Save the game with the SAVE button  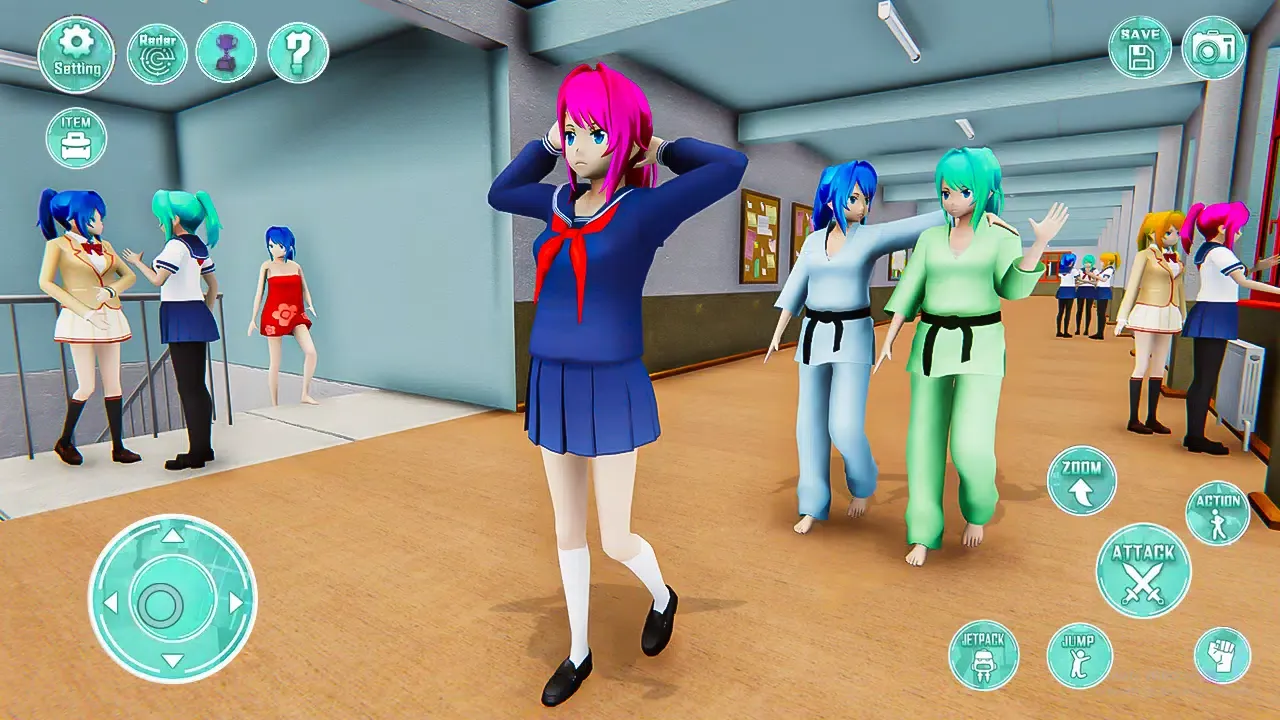[x=1140, y=47]
